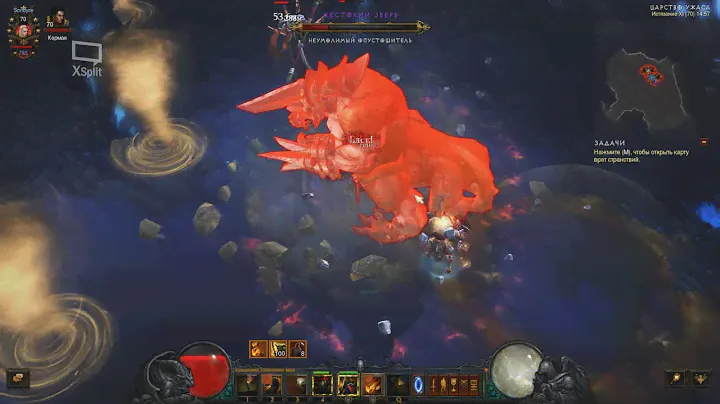Activate the fiery right mouse button skill
Image resolution: width=720 pixels, height=404 pixels.
[x=371, y=384]
